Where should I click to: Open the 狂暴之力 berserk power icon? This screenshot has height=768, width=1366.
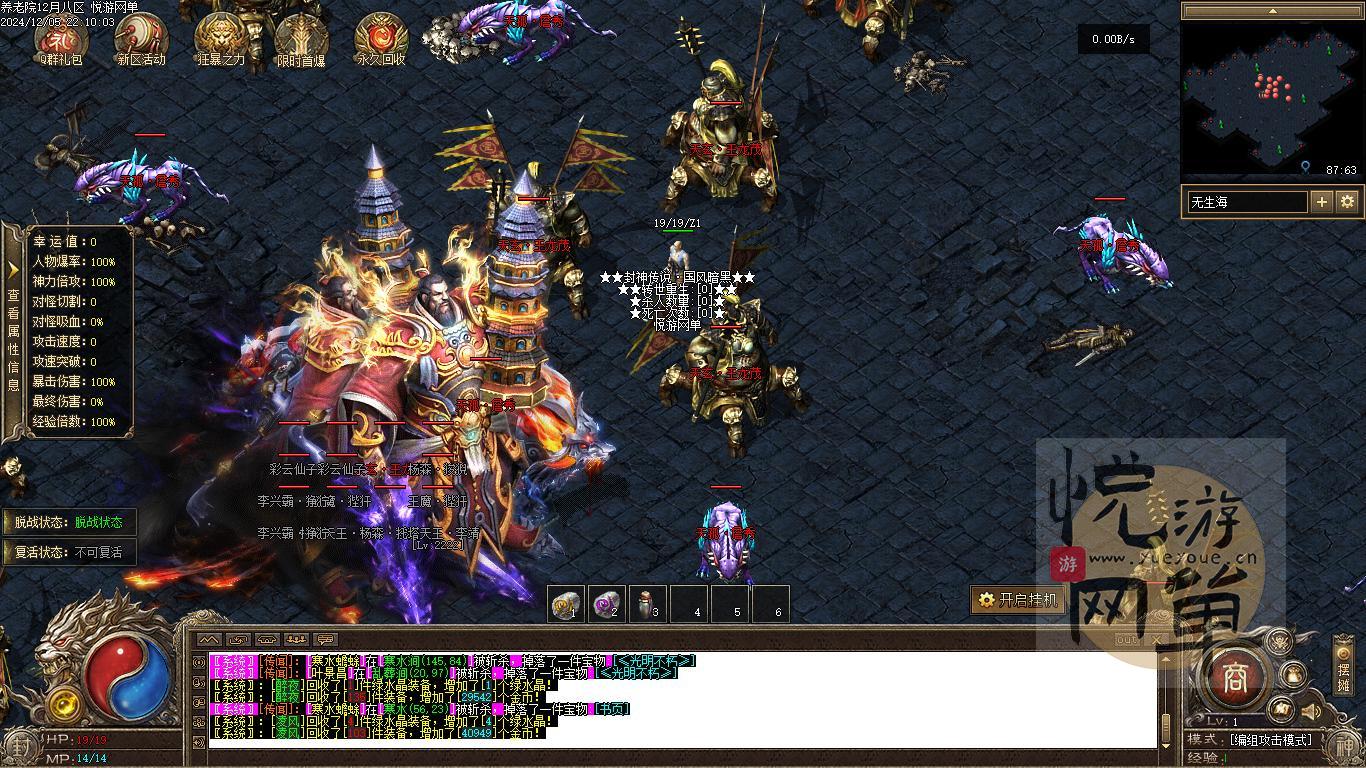(221, 37)
